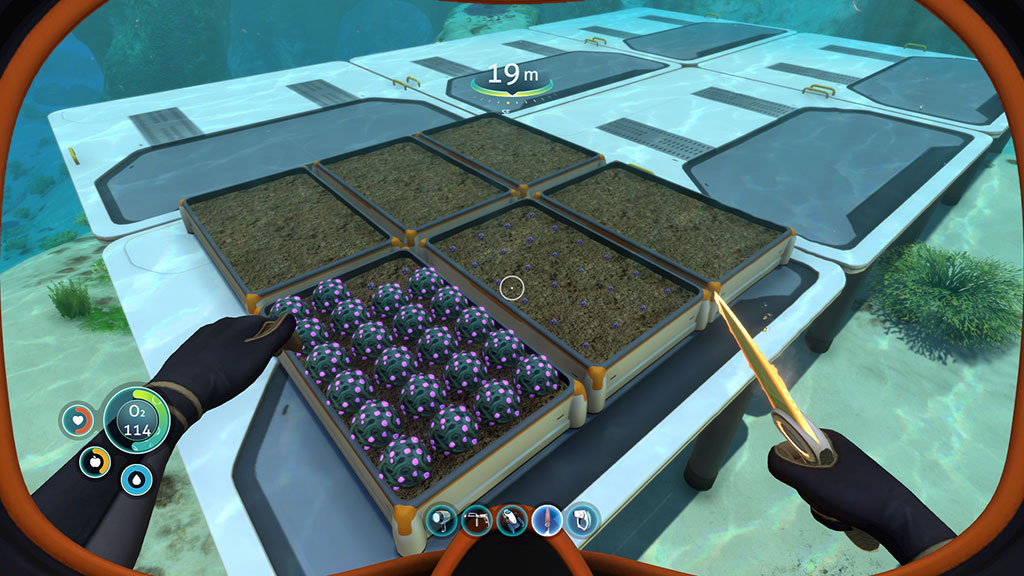This screenshot has width=1024, height=576.
Task: Click the highlighted survival knife slot
Action: click(x=547, y=519)
